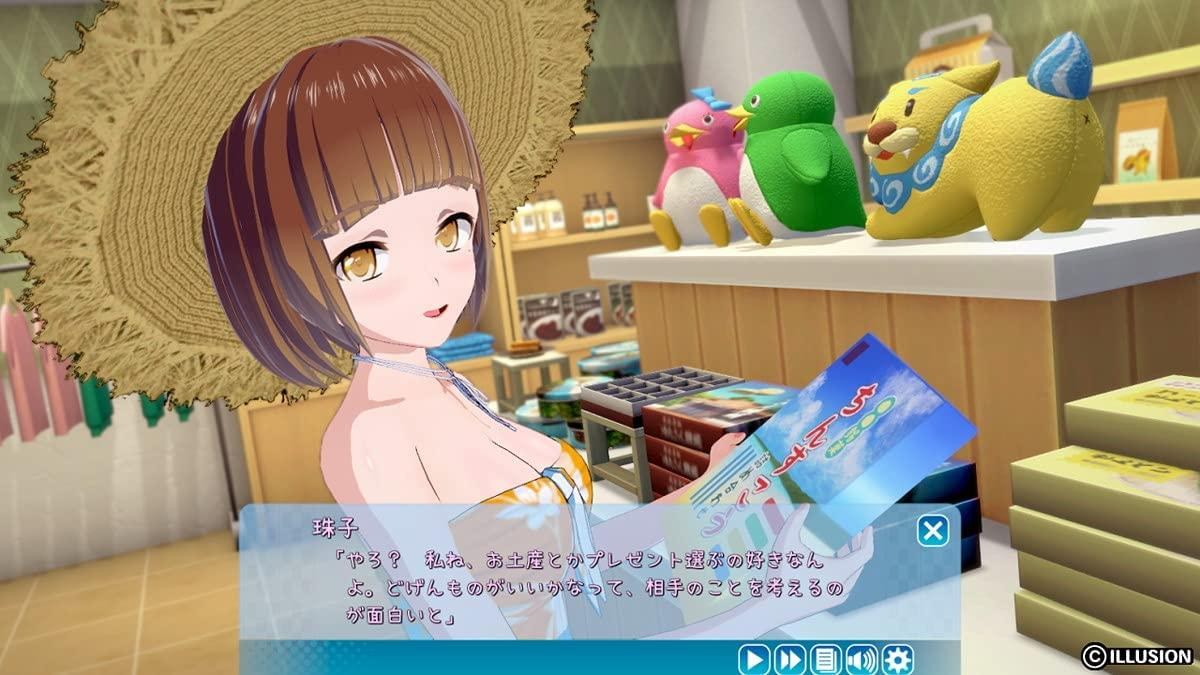Open settings with the gear icon
Image resolution: width=1200 pixels, height=675 pixels.
pos(897,659)
